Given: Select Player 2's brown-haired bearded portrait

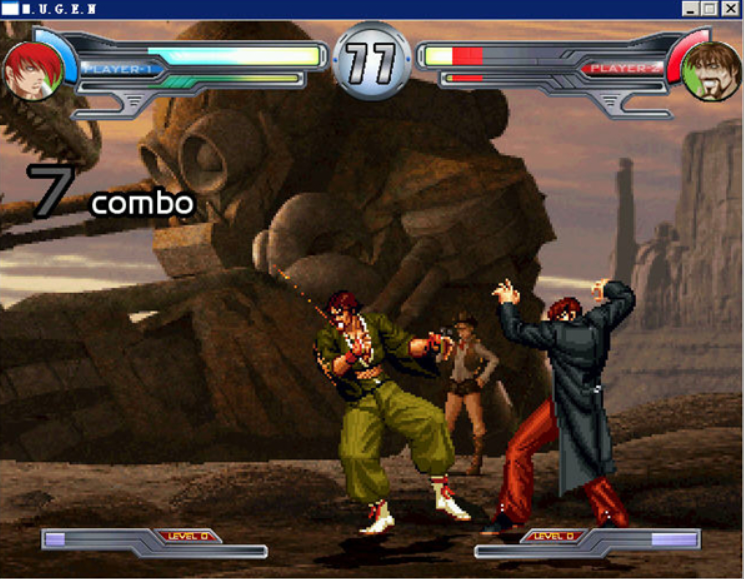Looking at the screenshot, I should coord(710,71).
